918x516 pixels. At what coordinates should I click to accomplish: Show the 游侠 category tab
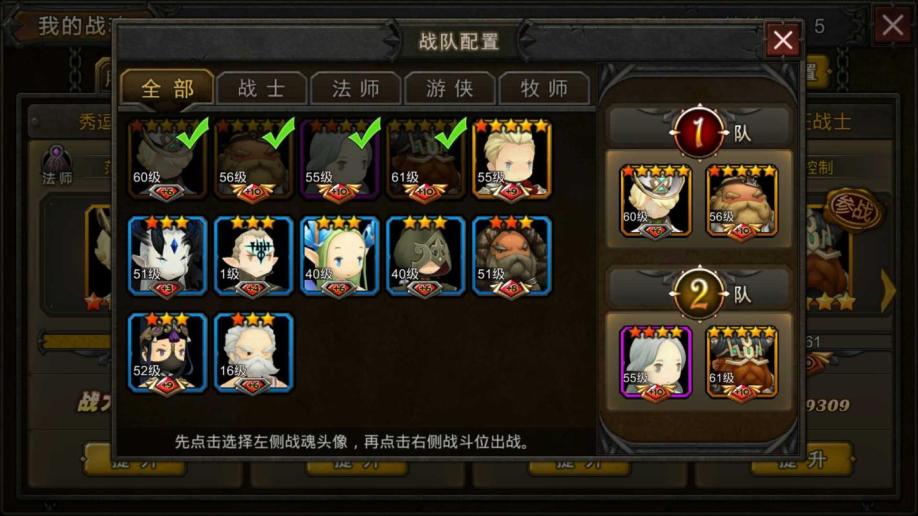point(449,89)
